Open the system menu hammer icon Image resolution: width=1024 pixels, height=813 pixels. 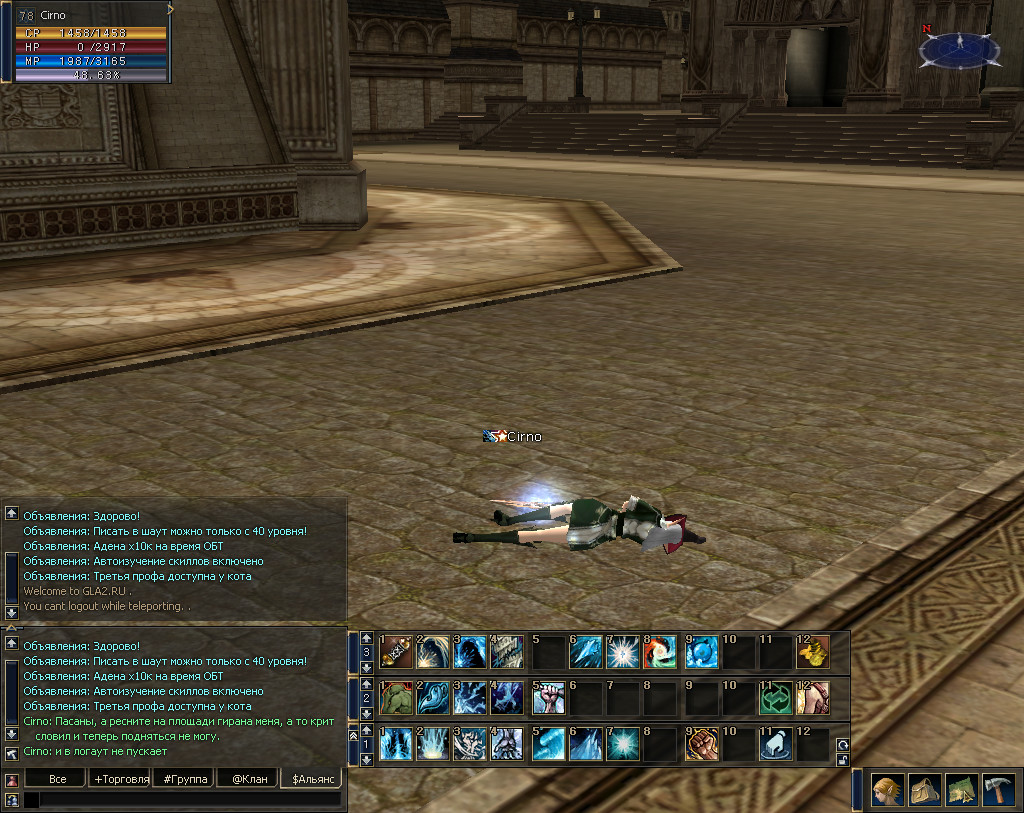(x=998, y=789)
